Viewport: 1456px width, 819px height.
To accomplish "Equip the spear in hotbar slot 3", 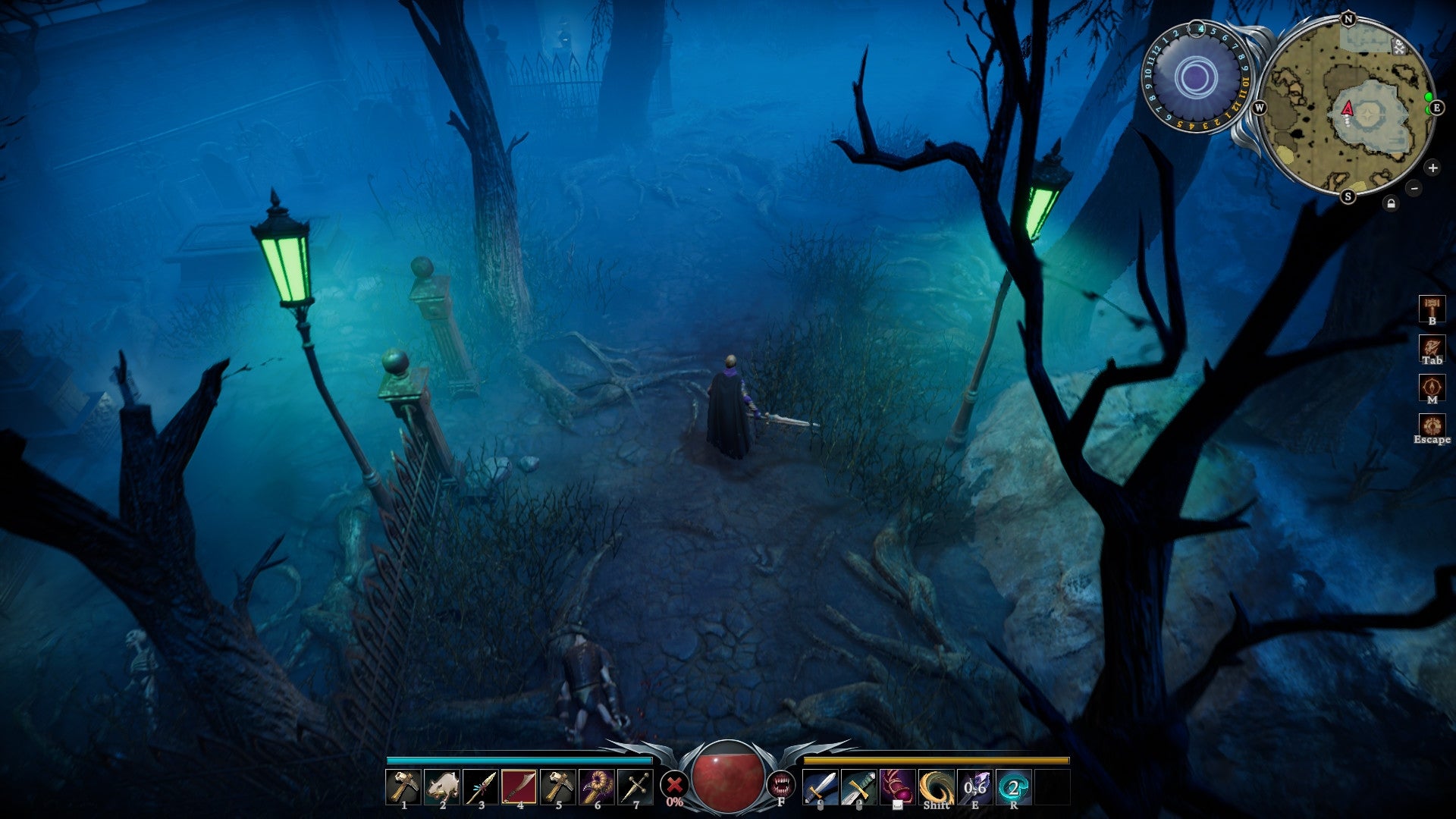I will [x=480, y=785].
